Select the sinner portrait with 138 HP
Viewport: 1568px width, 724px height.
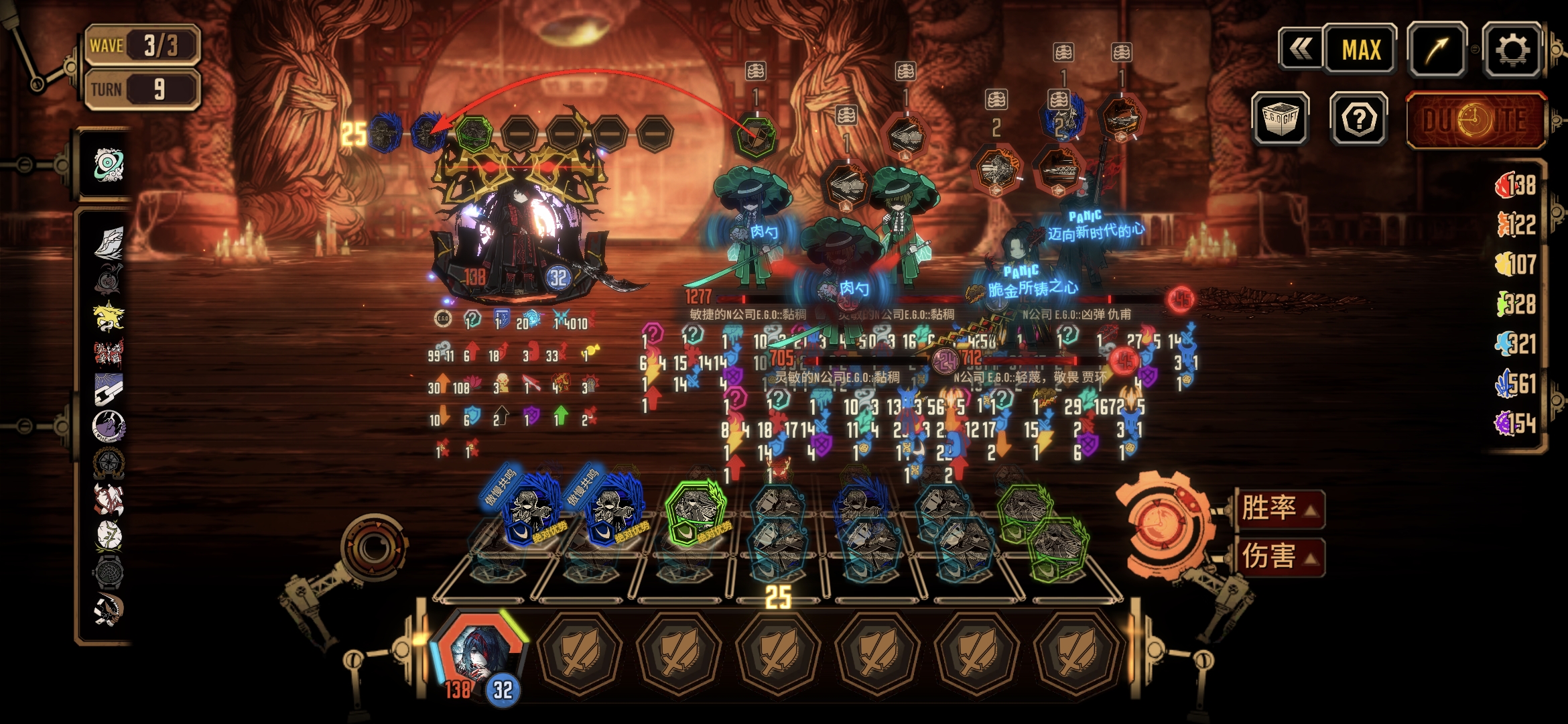477,654
